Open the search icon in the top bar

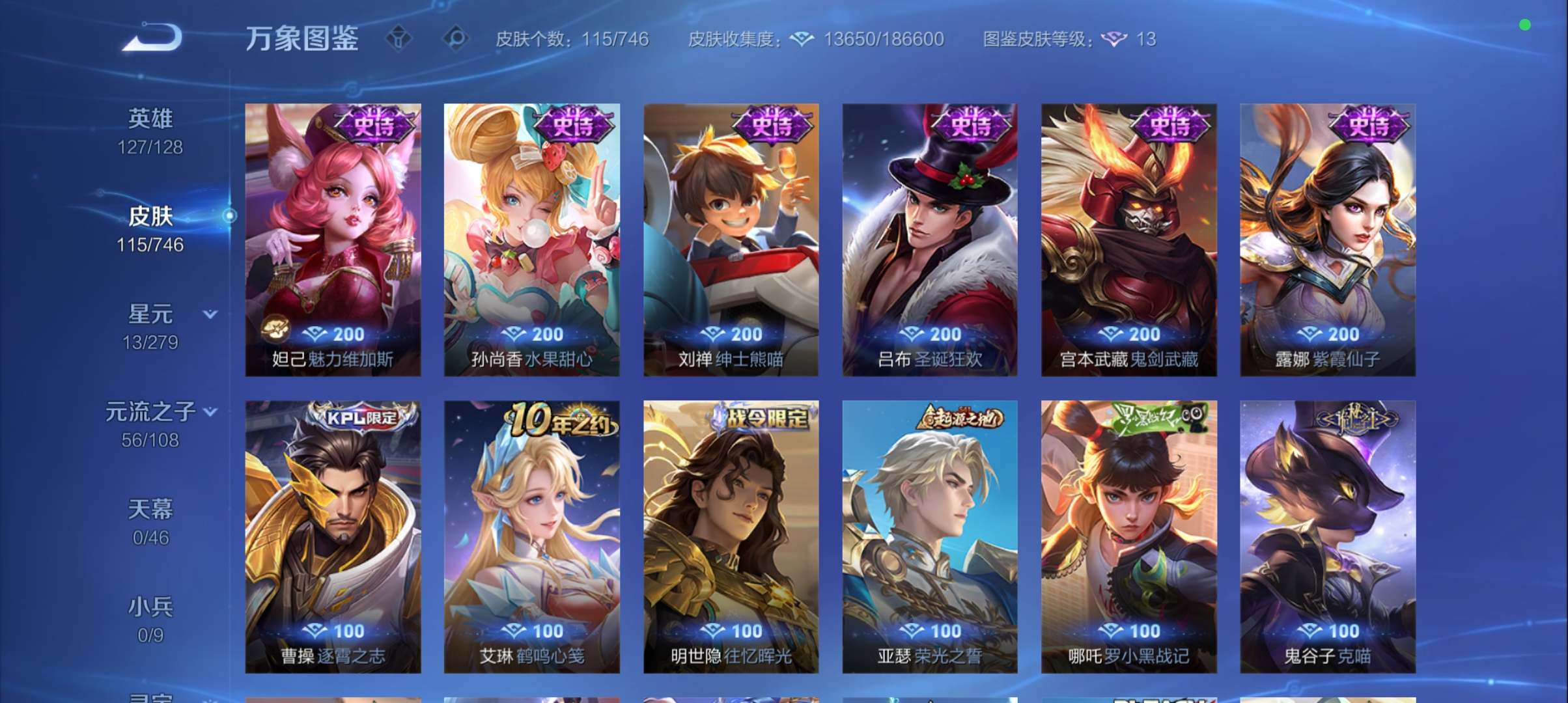(457, 39)
